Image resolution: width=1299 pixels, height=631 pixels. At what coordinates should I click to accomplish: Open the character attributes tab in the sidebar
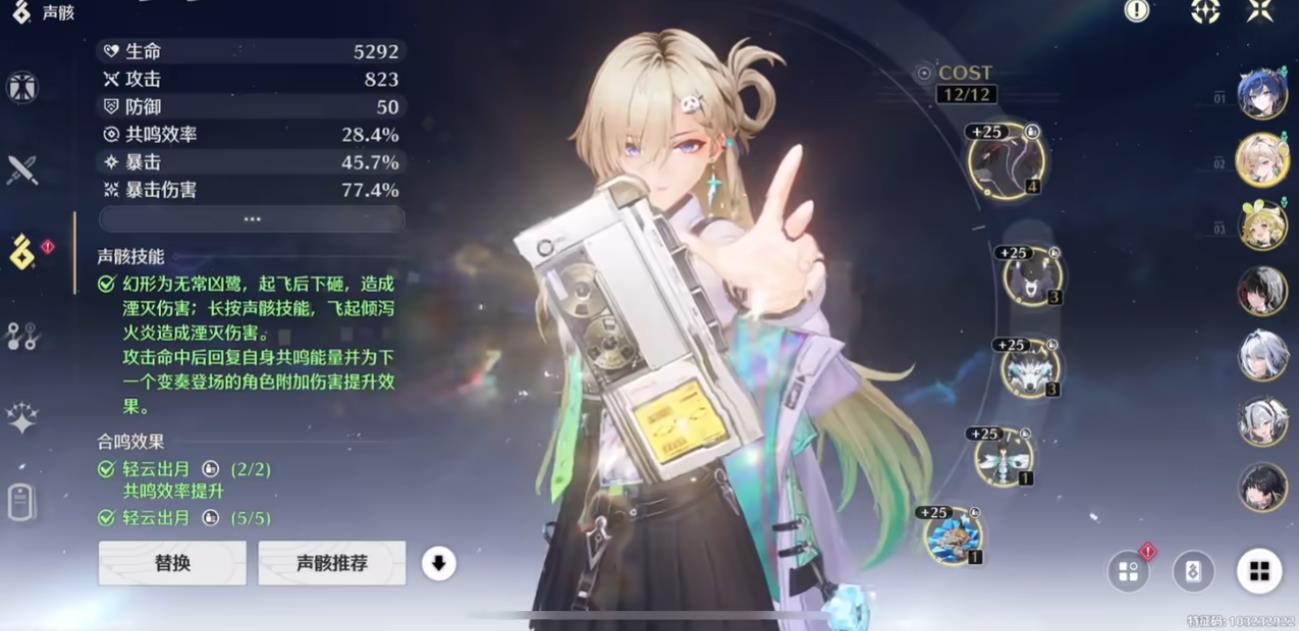(x=22, y=88)
